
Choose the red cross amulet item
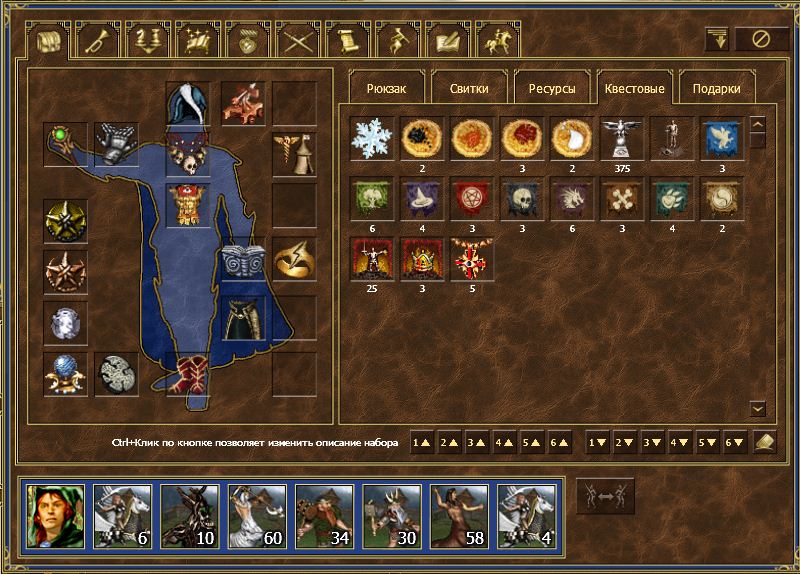[x=472, y=258]
